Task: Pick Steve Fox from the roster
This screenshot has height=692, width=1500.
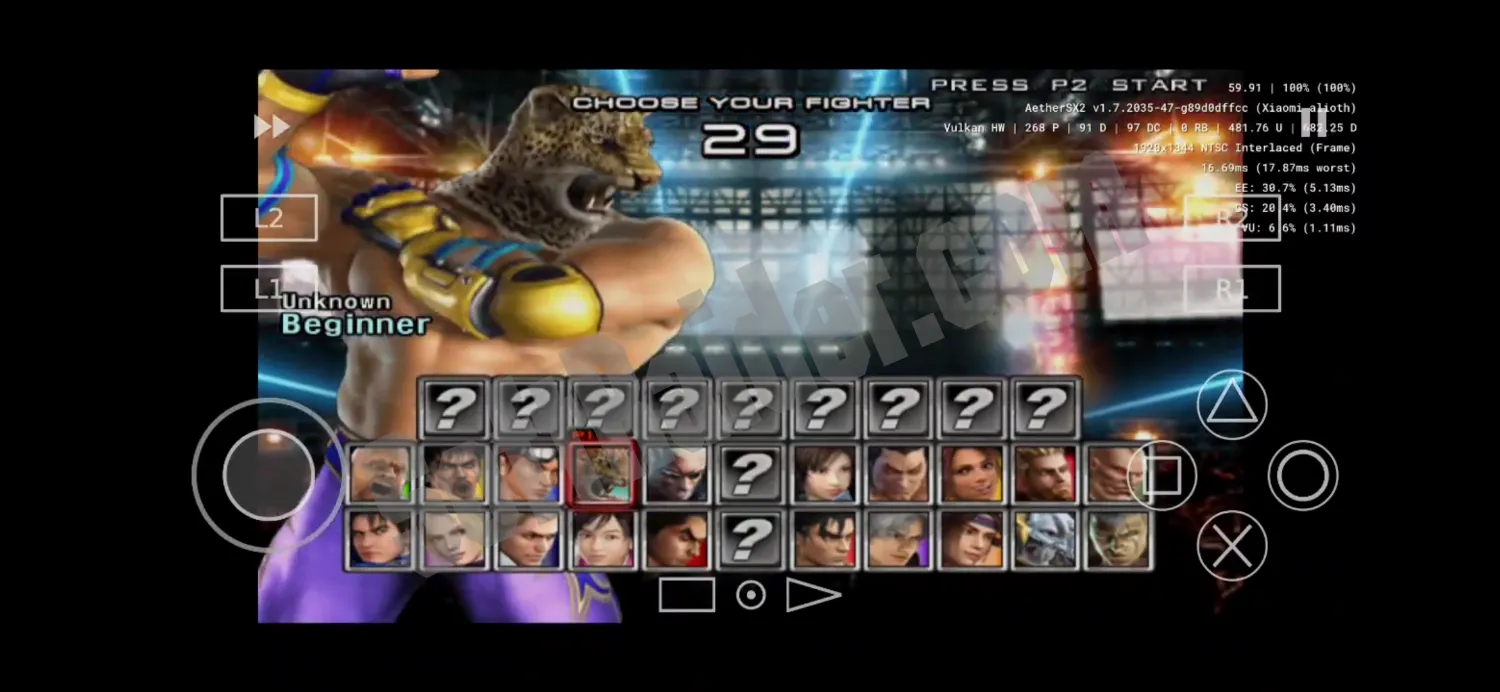Action: pos(528,540)
